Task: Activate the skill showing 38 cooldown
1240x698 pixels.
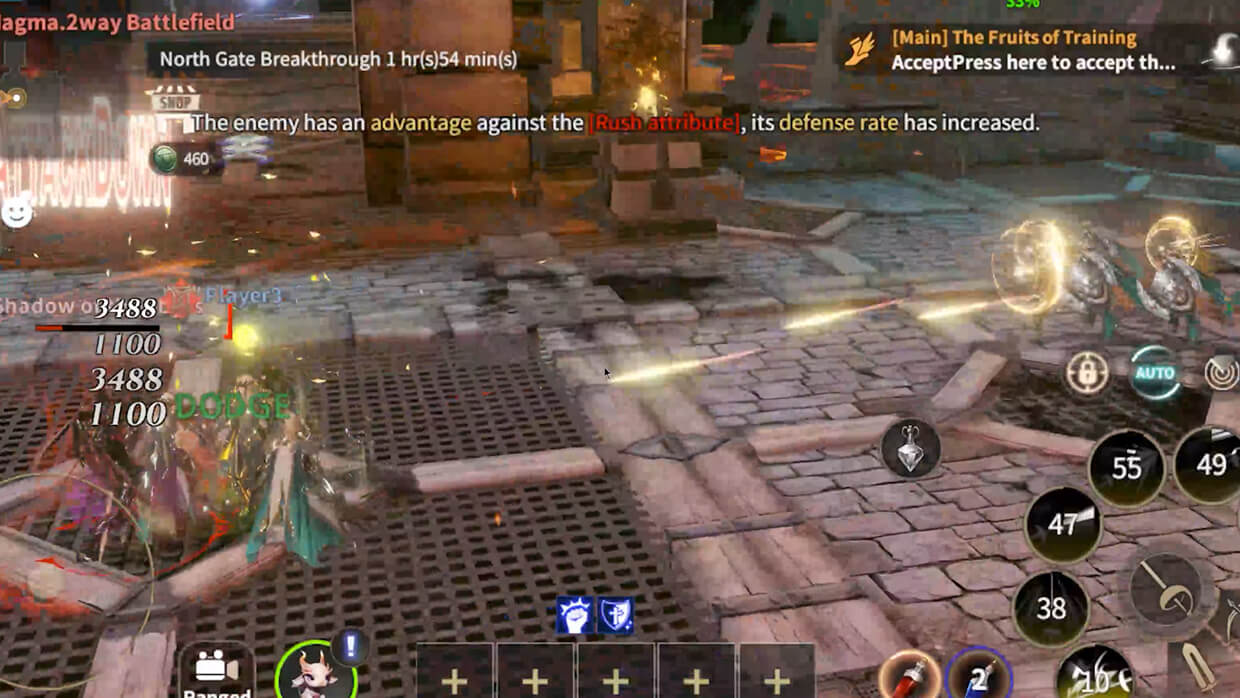Action: tap(1050, 607)
